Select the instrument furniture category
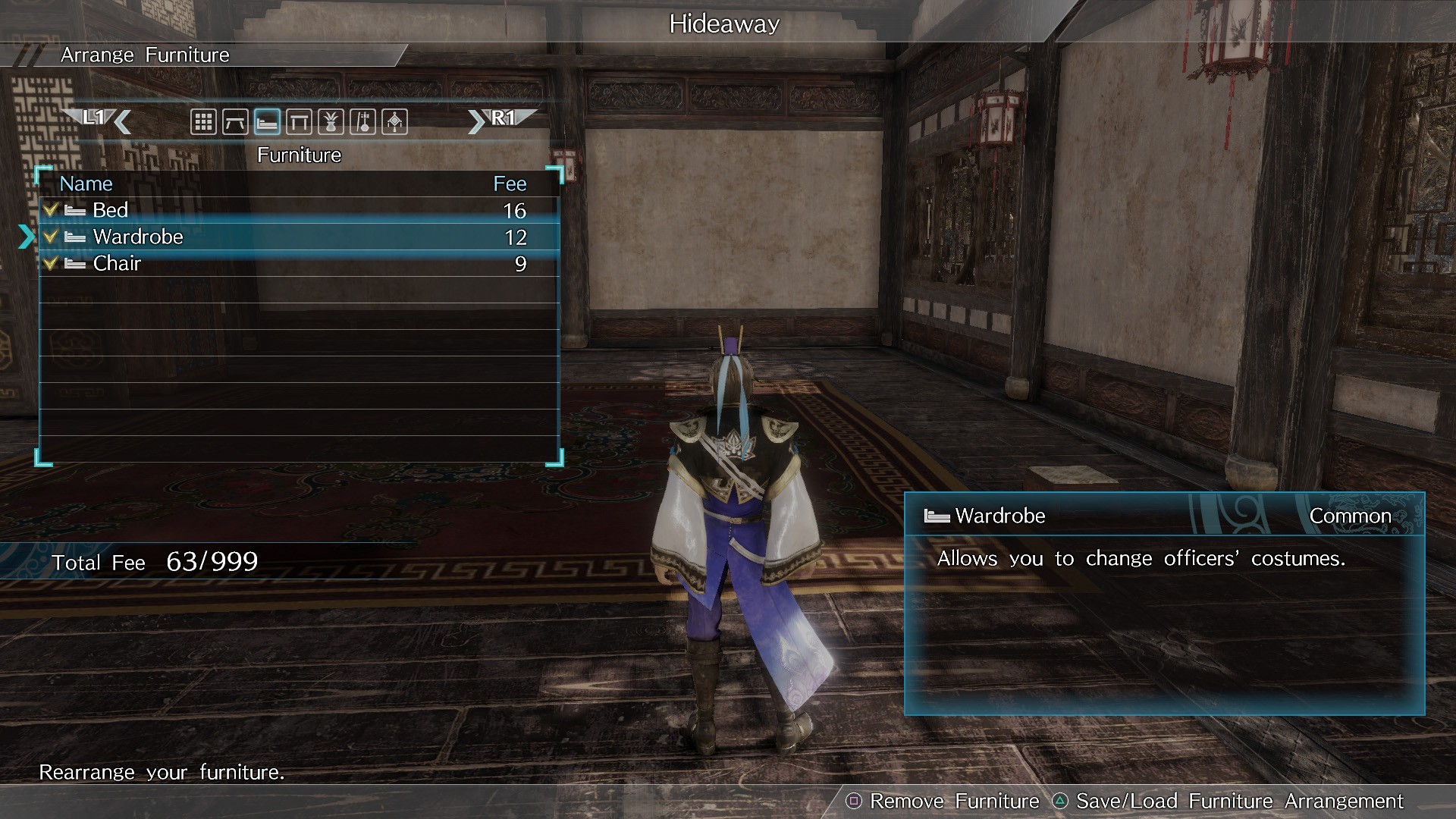 (x=362, y=121)
